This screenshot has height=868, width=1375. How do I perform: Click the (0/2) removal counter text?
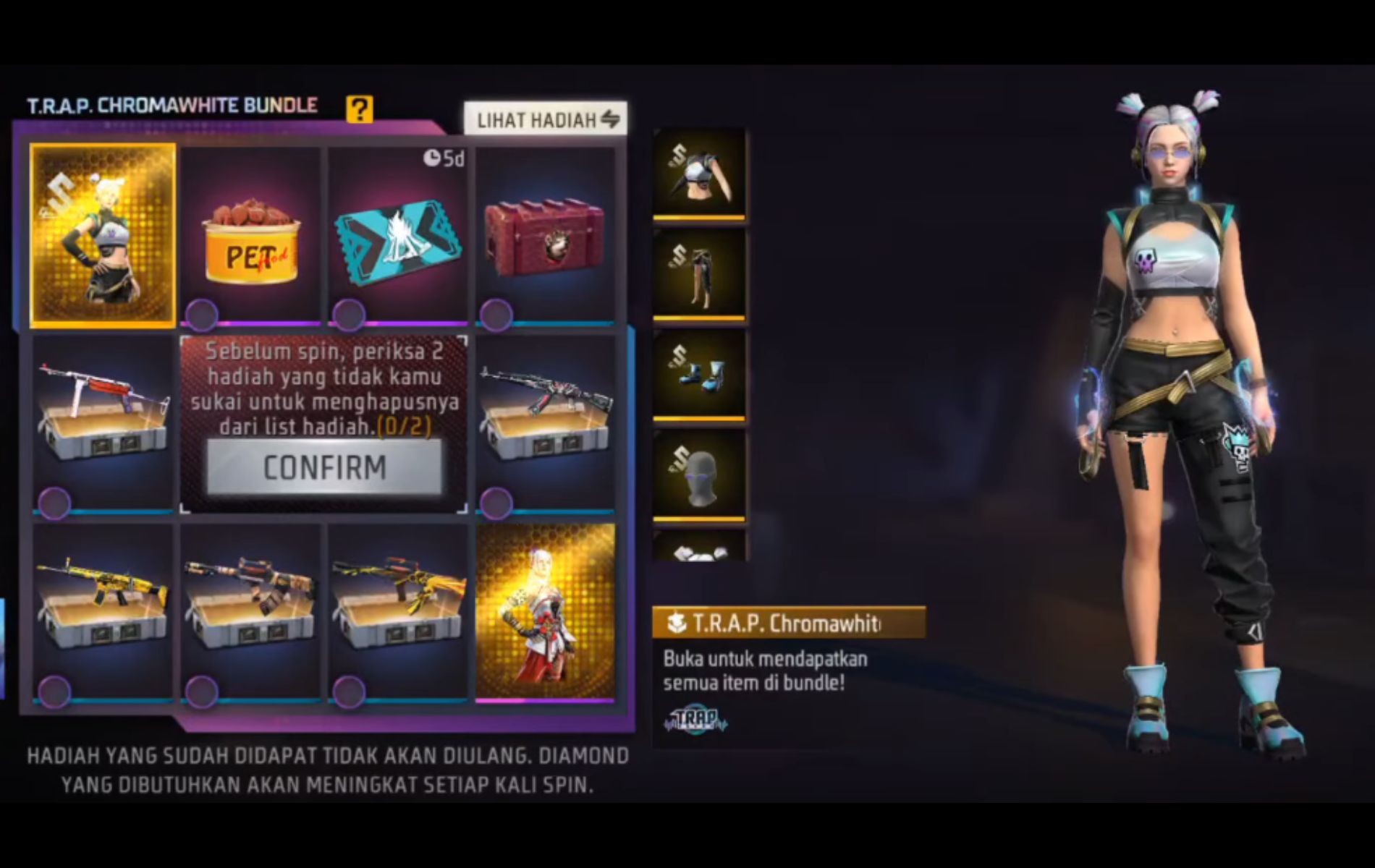pyautogui.click(x=406, y=428)
